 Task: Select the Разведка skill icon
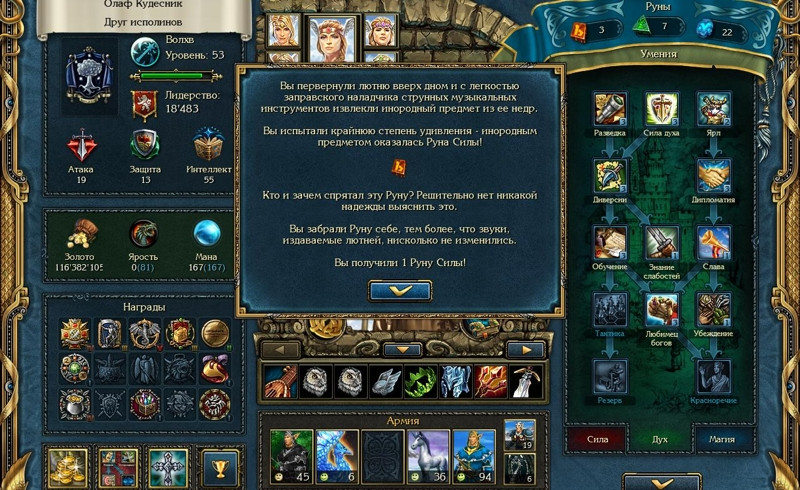click(x=610, y=109)
